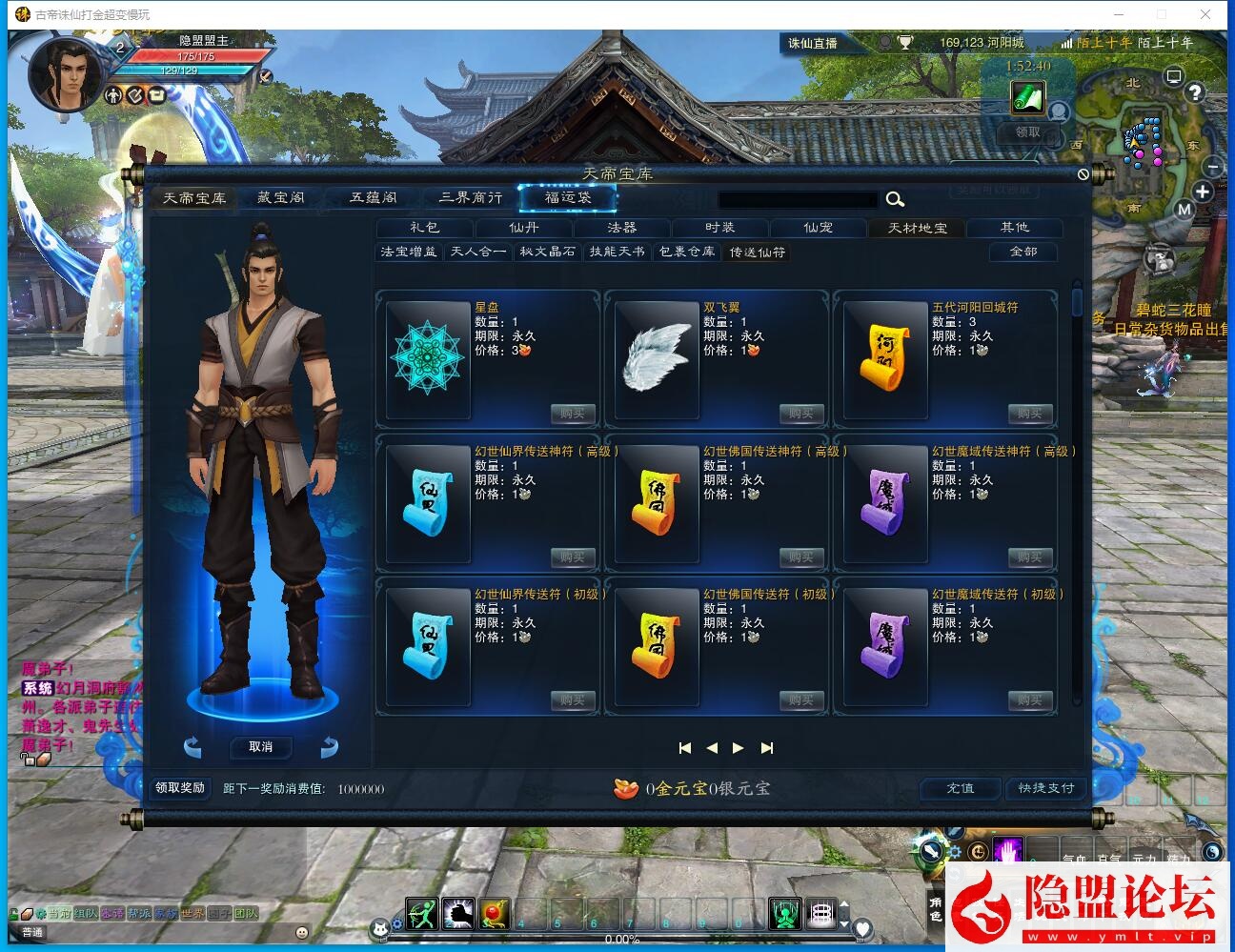The width and height of the screenshot is (1235, 952).
Task: Click the shop search input field
Action: [799, 200]
